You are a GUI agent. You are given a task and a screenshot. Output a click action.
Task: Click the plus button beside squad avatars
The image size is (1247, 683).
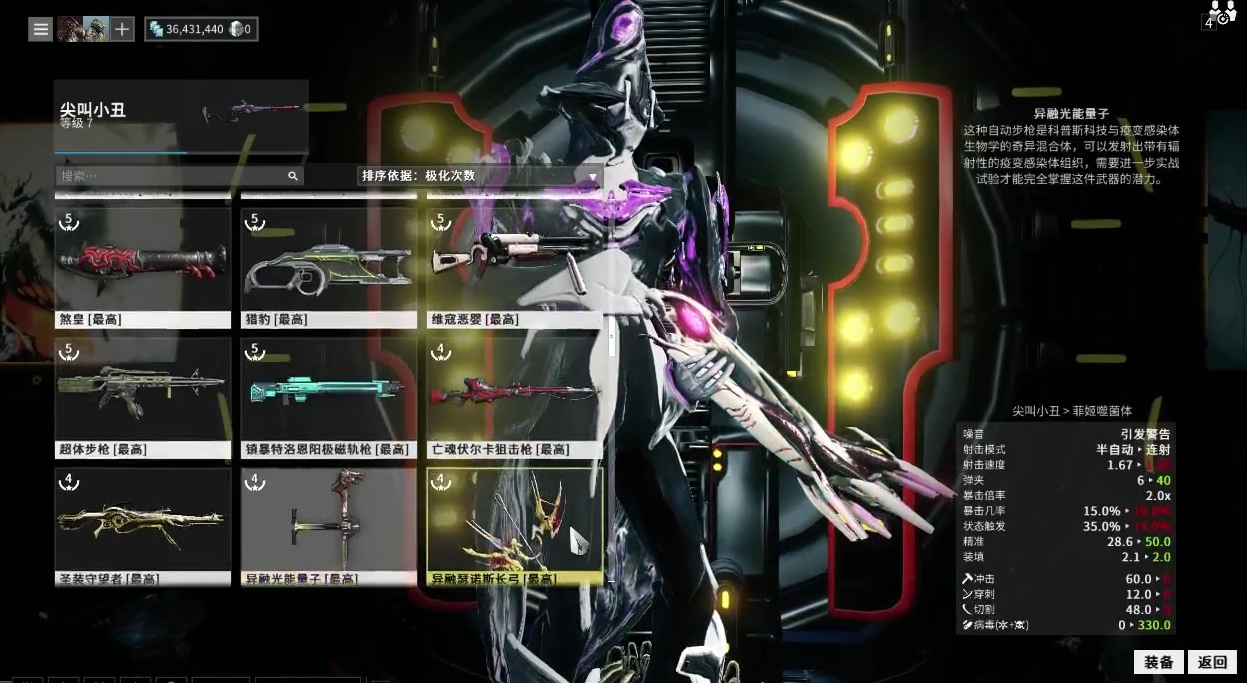click(122, 29)
